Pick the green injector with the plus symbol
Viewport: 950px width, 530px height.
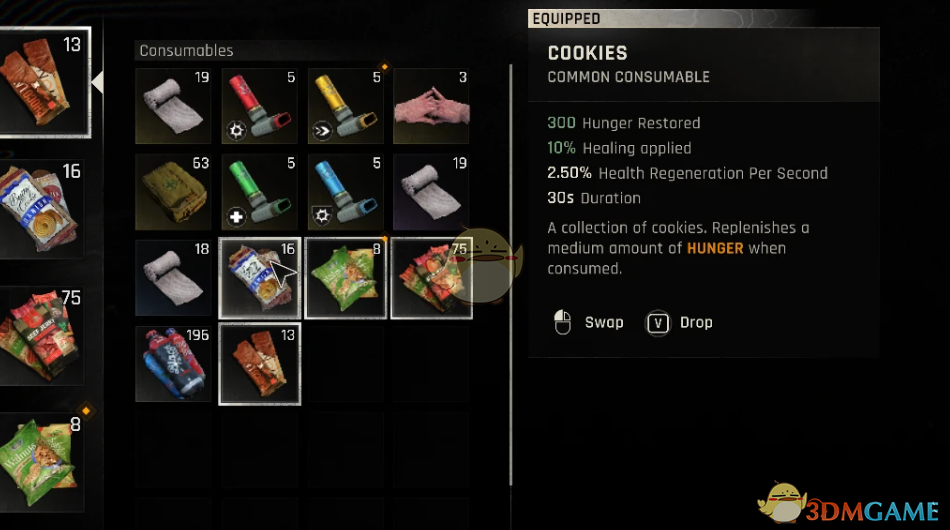[x=259, y=192]
